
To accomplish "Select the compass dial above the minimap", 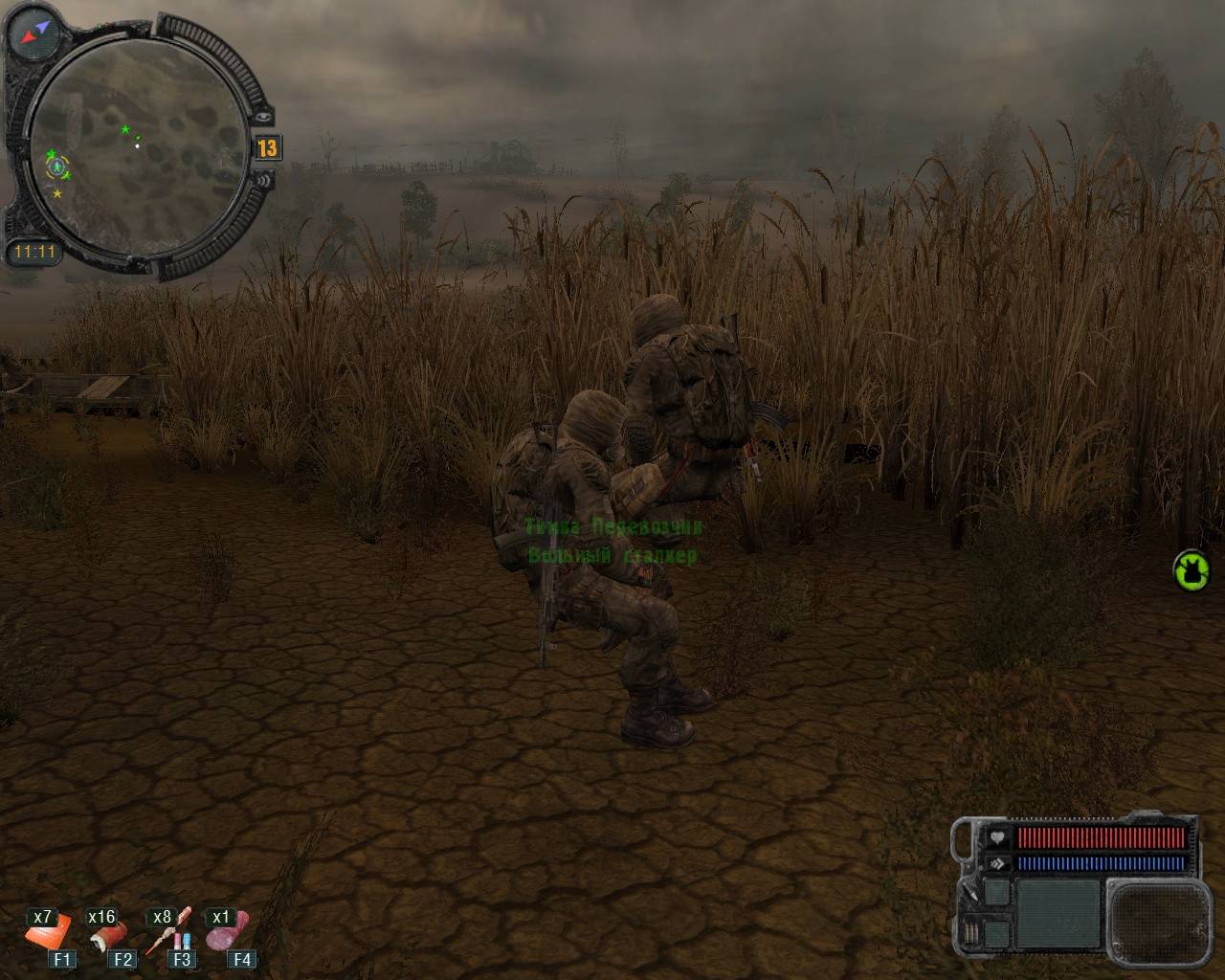I will [35, 32].
